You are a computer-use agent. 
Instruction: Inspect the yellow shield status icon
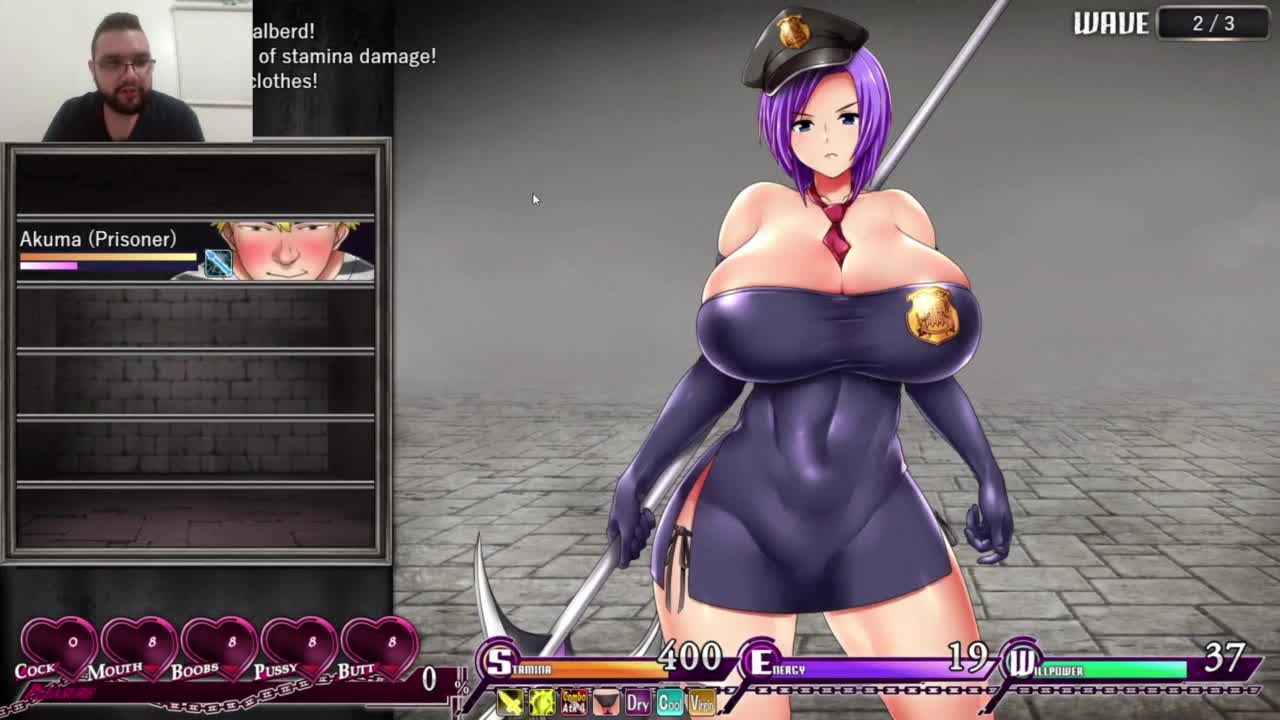pos(542,703)
